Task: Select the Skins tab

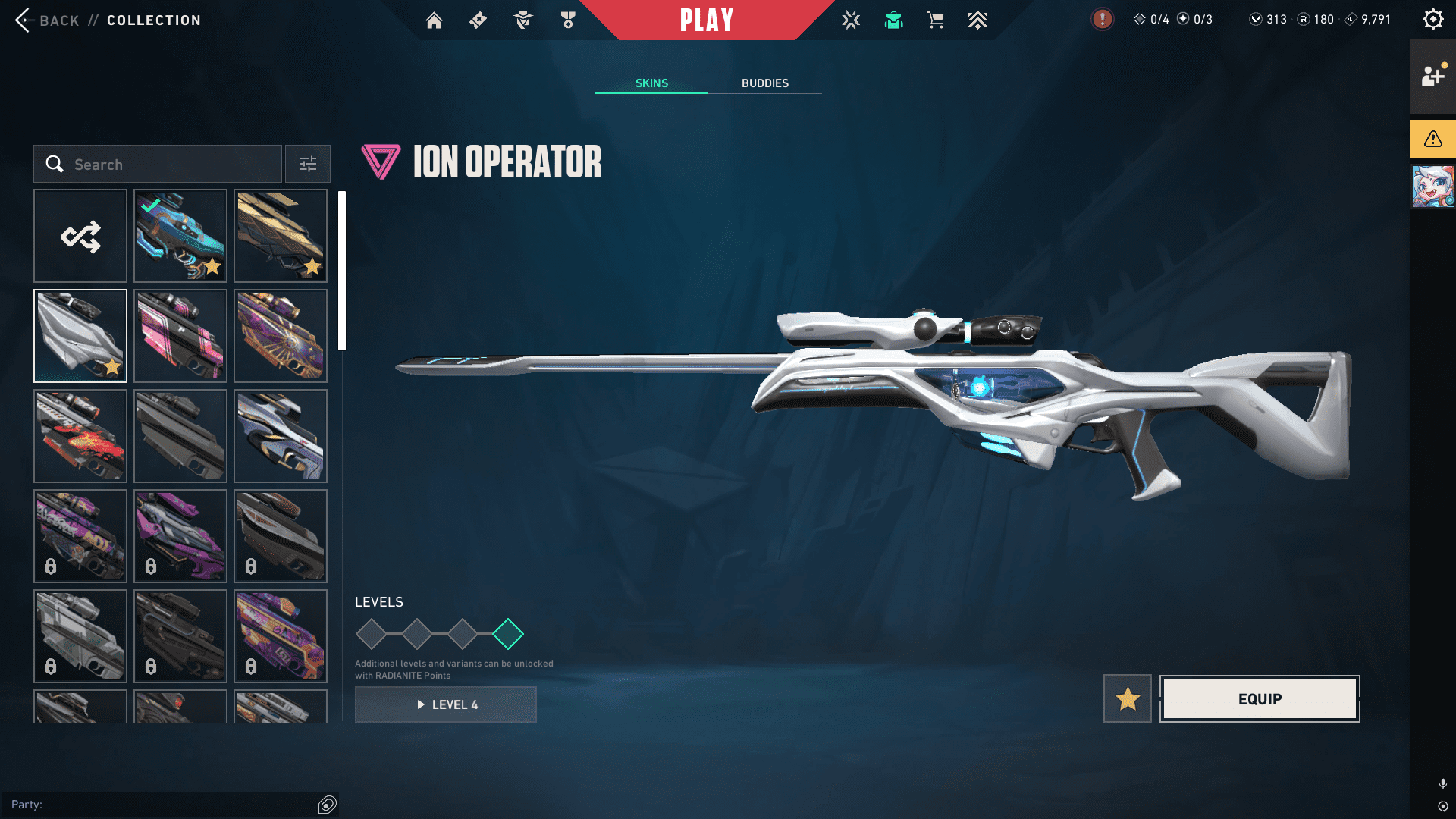Action: [x=651, y=83]
